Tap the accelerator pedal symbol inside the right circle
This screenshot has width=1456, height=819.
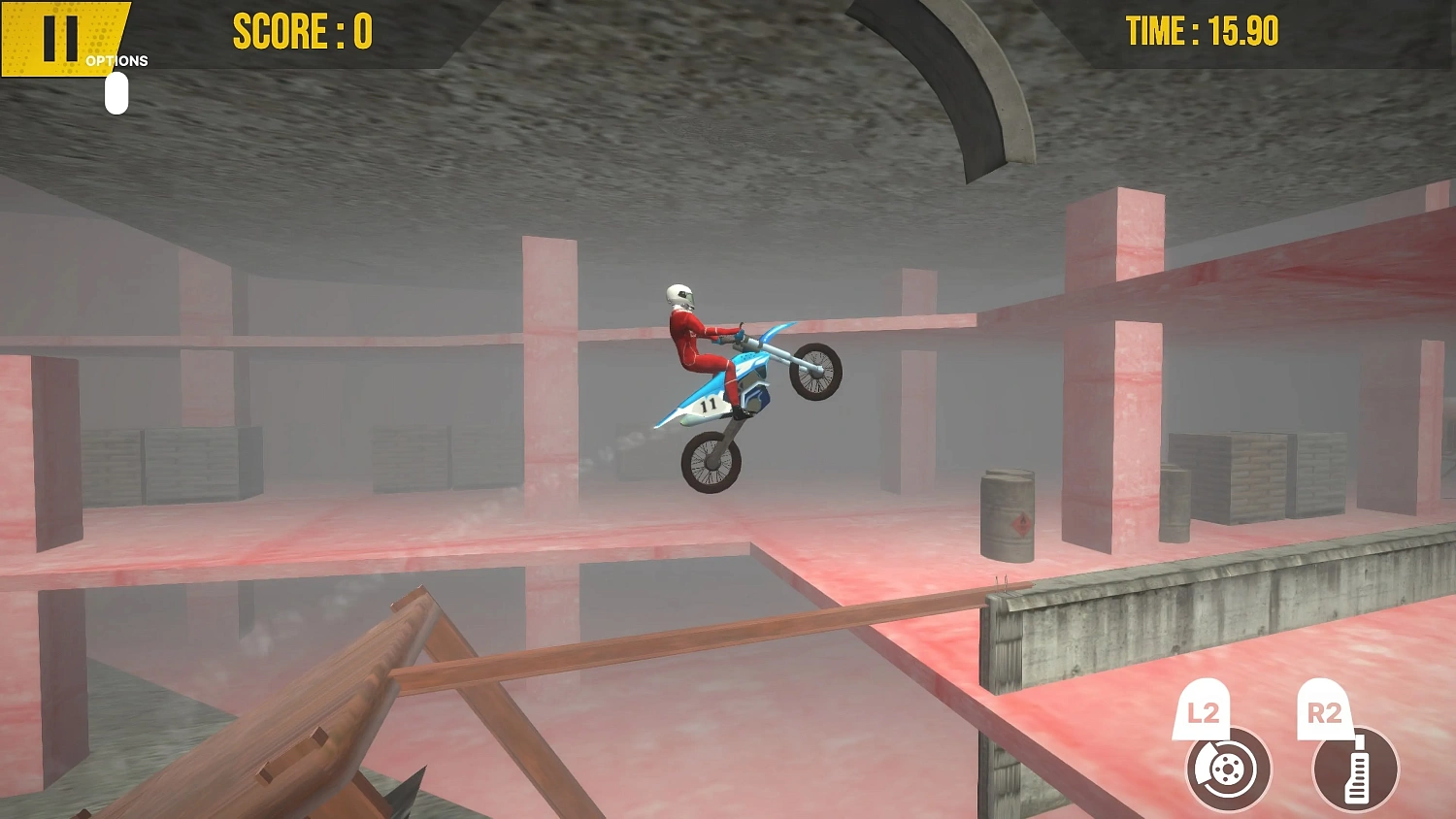pyautogui.click(x=1356, y=770)
